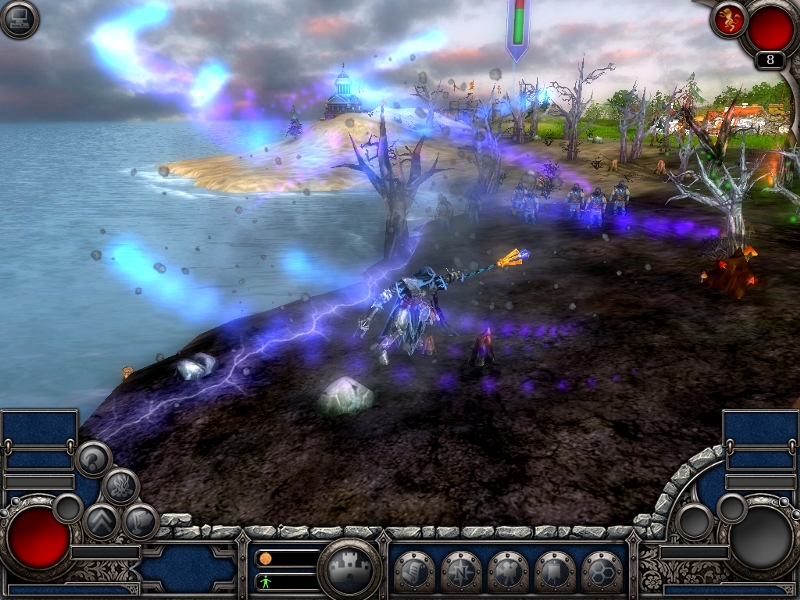Screen dimensions: 800x600
Task: Click the red lion crest emblem
Action: [728, 19]
